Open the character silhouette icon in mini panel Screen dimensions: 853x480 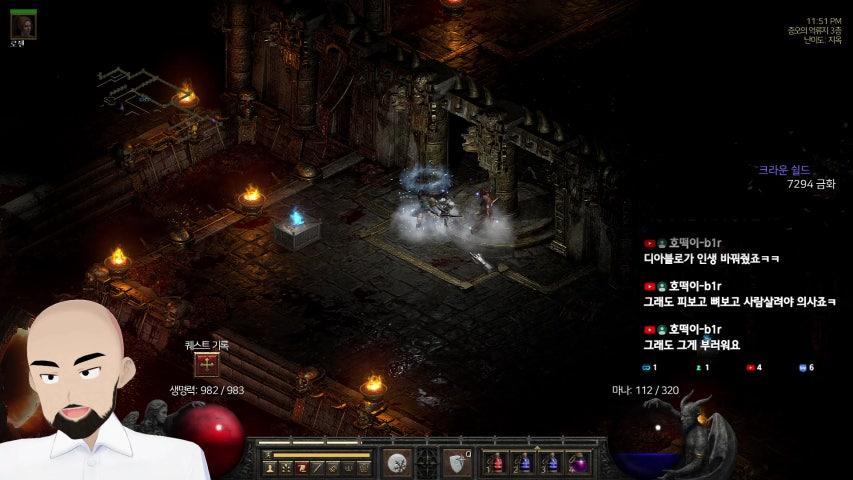click(270, 467)
